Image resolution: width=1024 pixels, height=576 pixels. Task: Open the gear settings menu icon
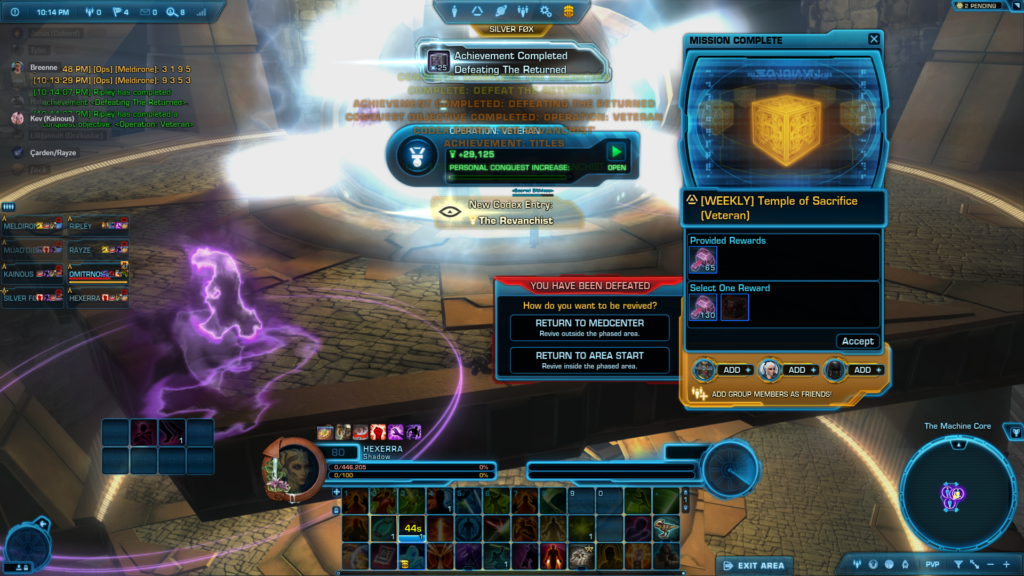[x=546, y=11]
